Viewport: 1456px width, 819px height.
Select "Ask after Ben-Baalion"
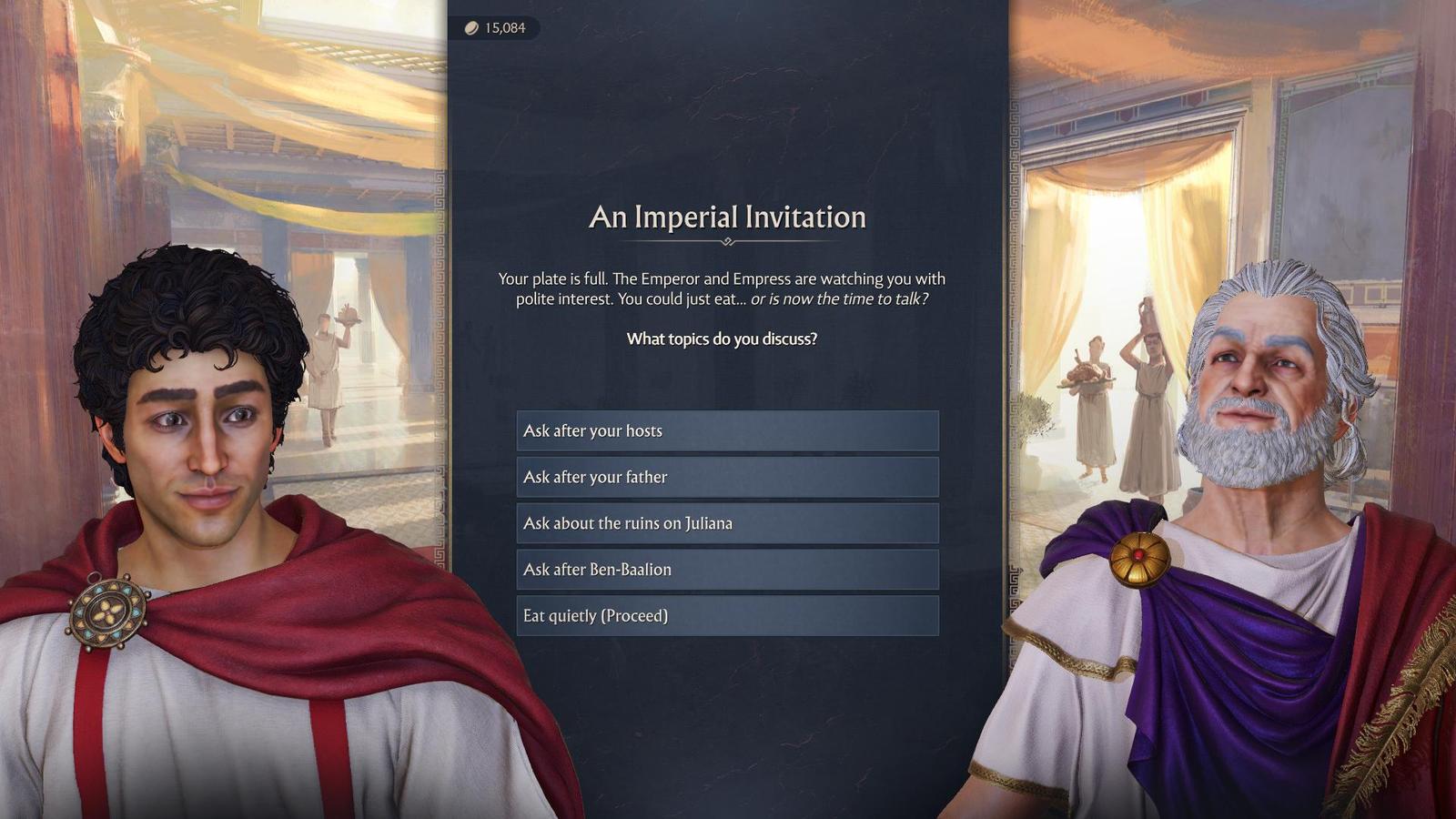click(726, 569)
